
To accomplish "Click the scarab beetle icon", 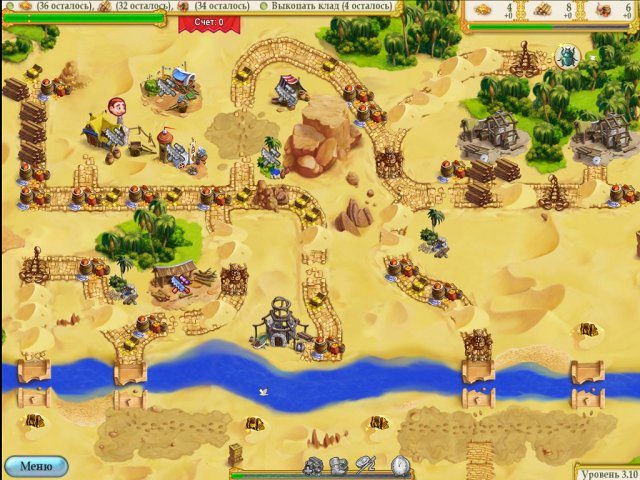I will pos(568,56).
